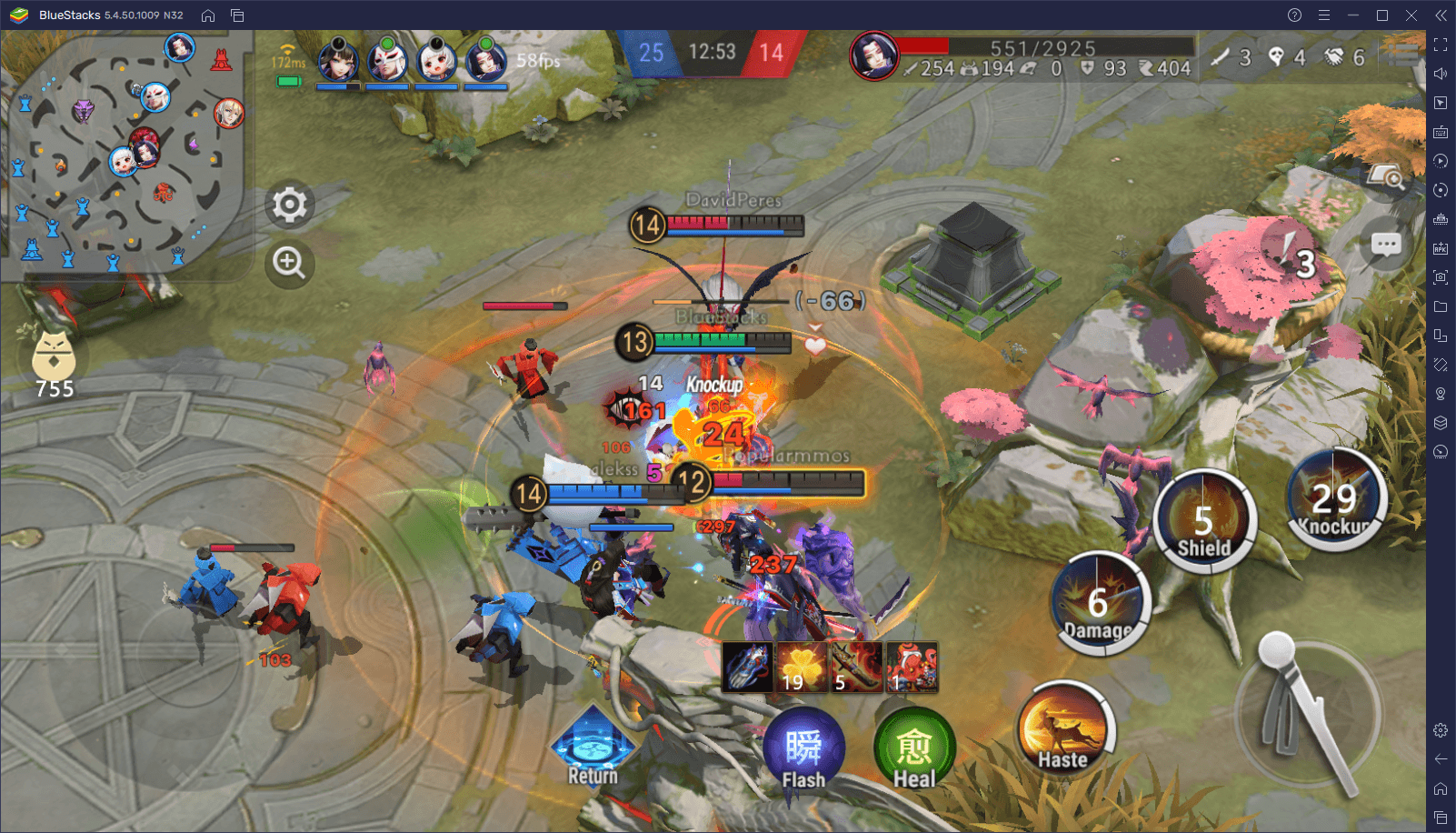Toggle the camera view magnifier button
This screenshot has height=833, width=1456.
click(x=1387, y=176)
